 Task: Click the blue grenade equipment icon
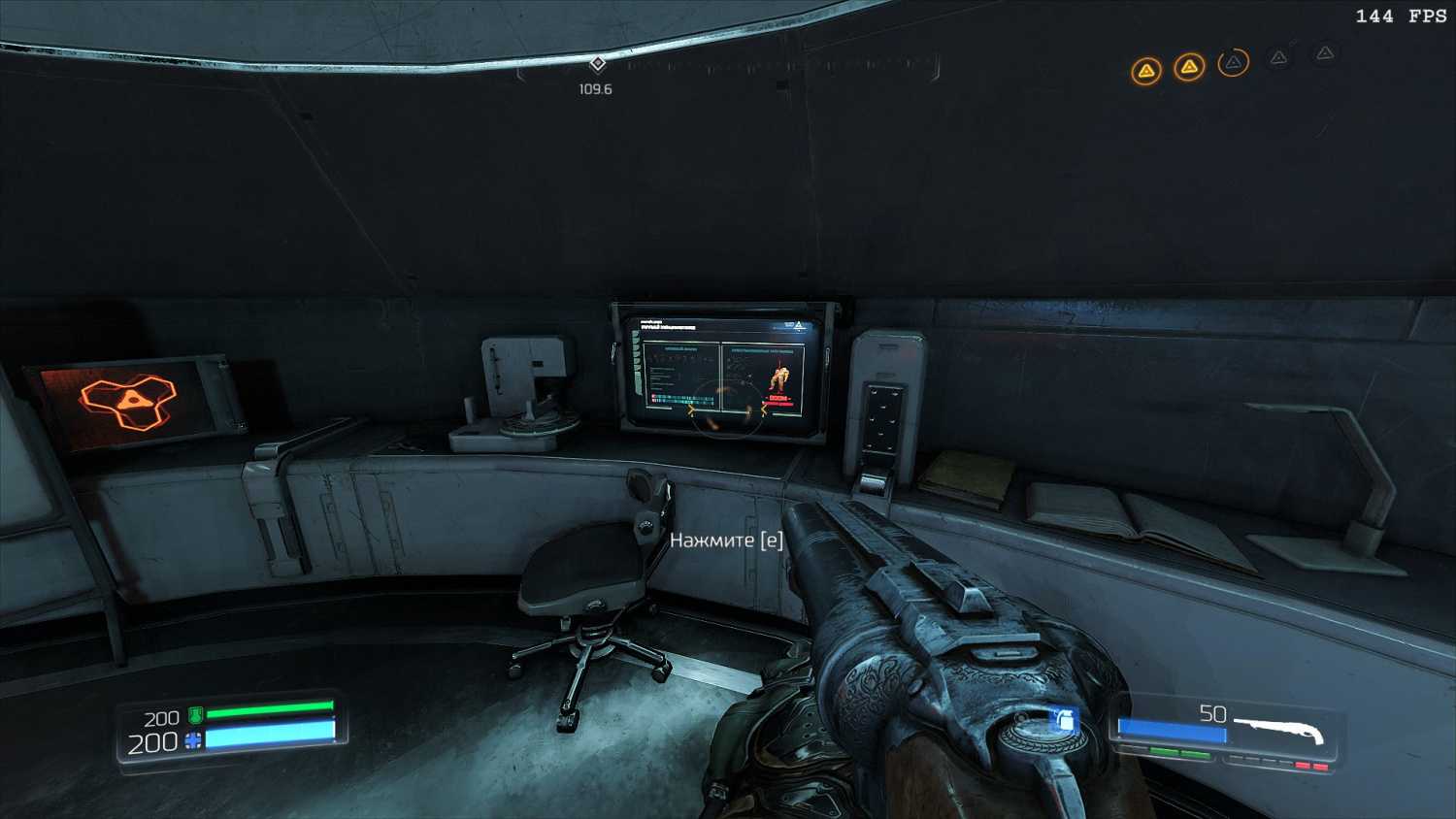click(1065, 719)
